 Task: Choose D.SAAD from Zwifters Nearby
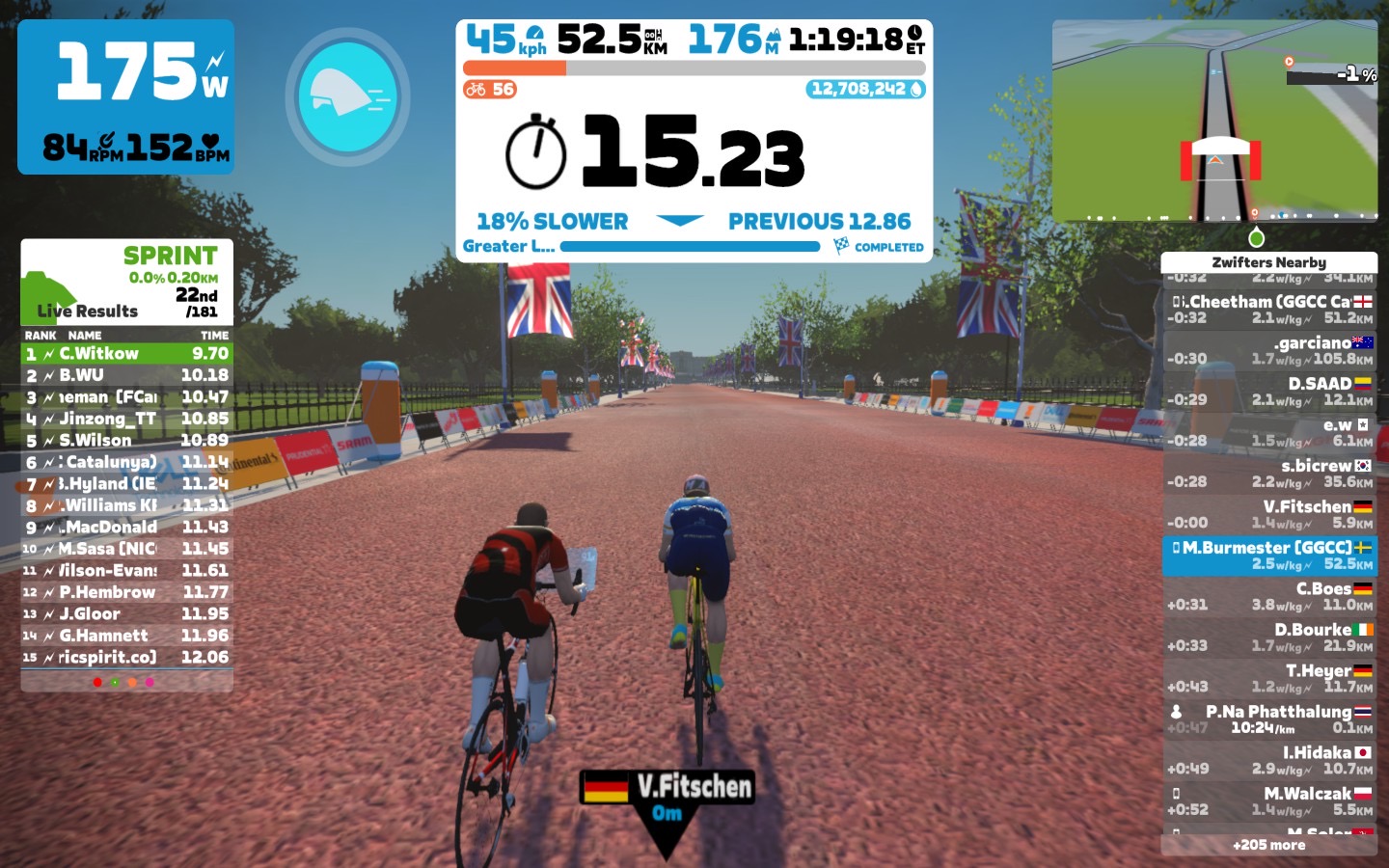(1269, 392)
